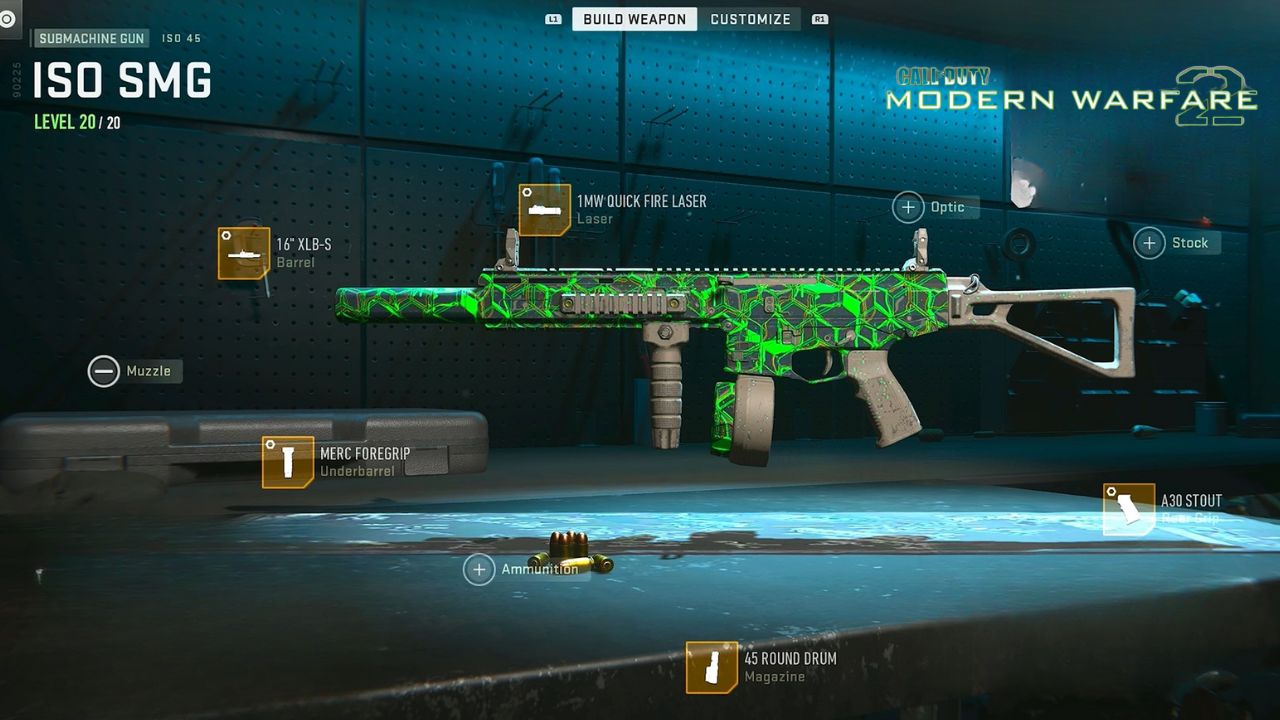Open the 1MW Quick Fire Laser slot
The image size is (1280, 720).
point(545,210)
